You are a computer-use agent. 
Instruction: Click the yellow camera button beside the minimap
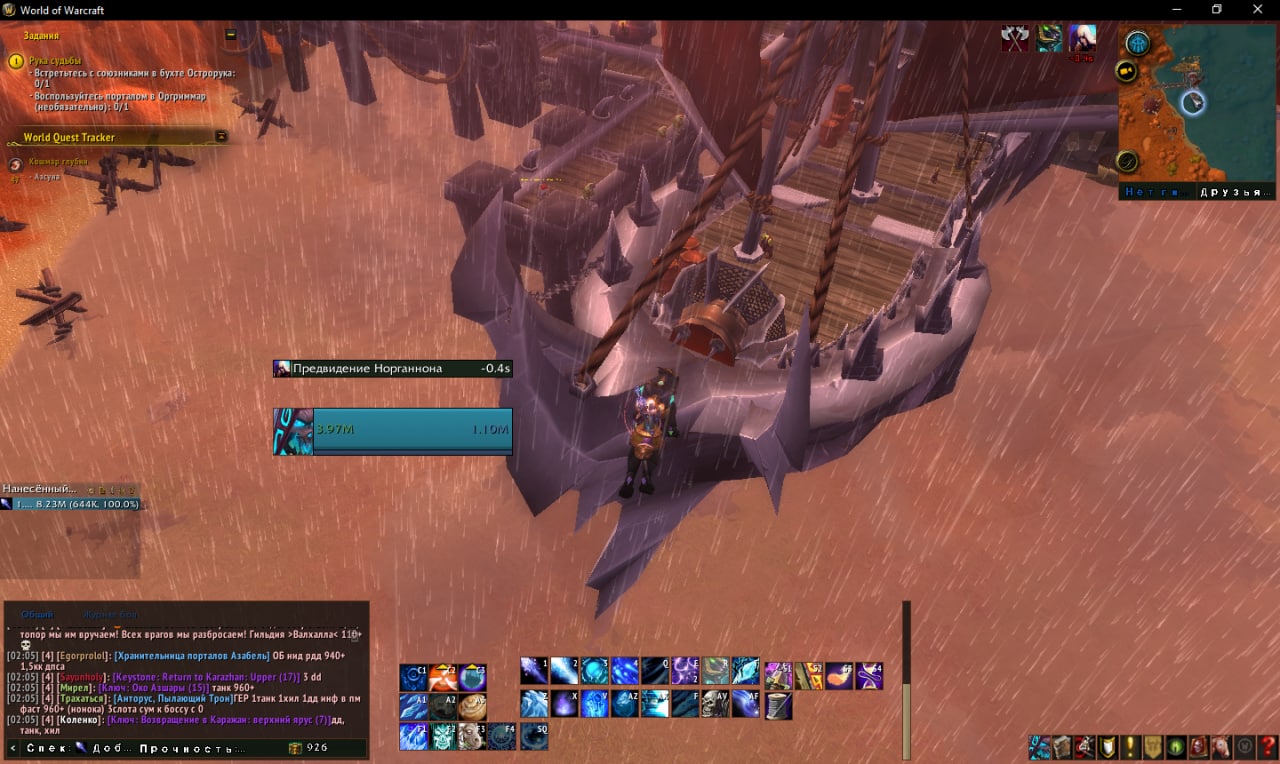[1127, 71]
